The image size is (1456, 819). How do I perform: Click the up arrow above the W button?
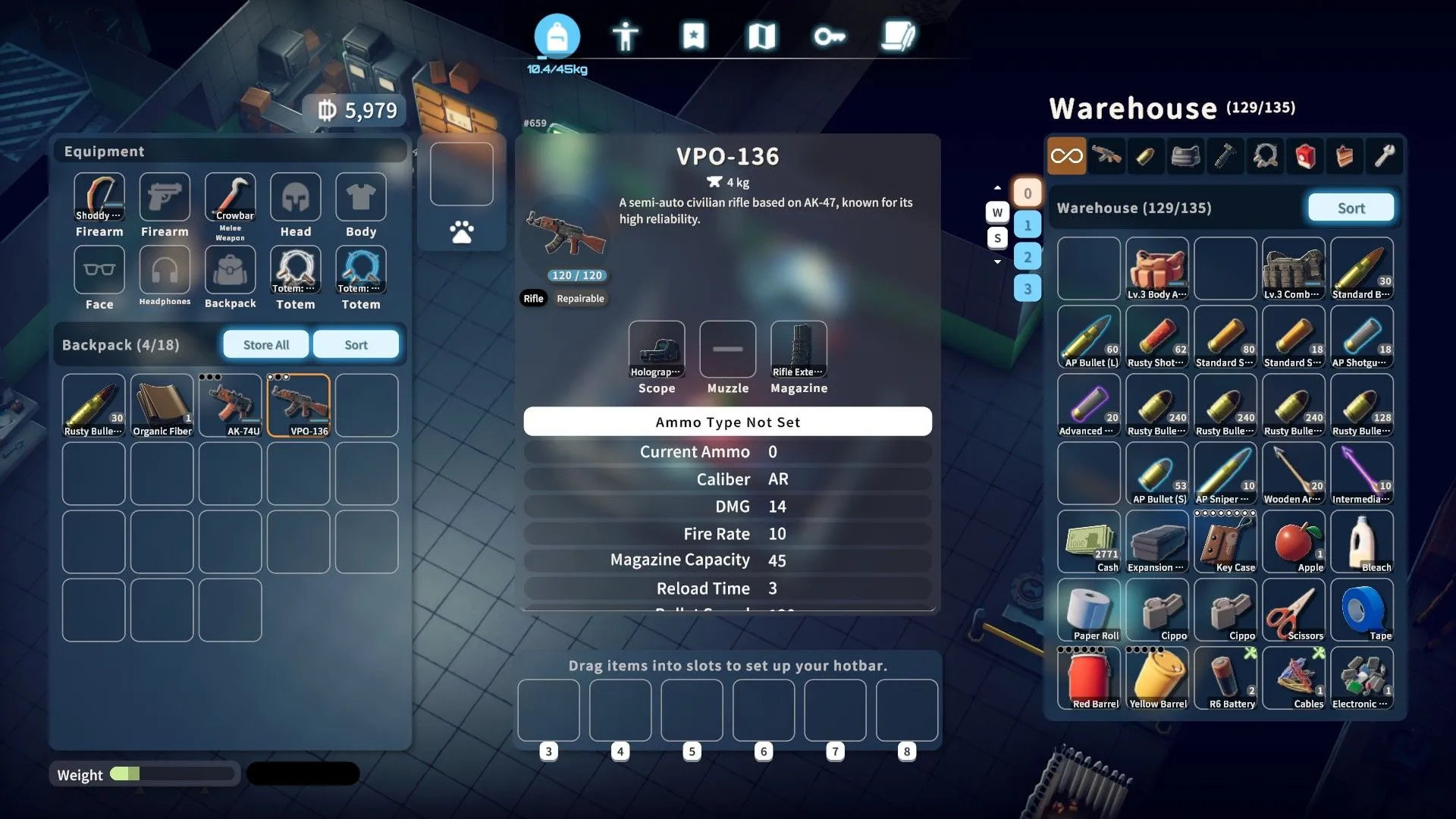997,188
